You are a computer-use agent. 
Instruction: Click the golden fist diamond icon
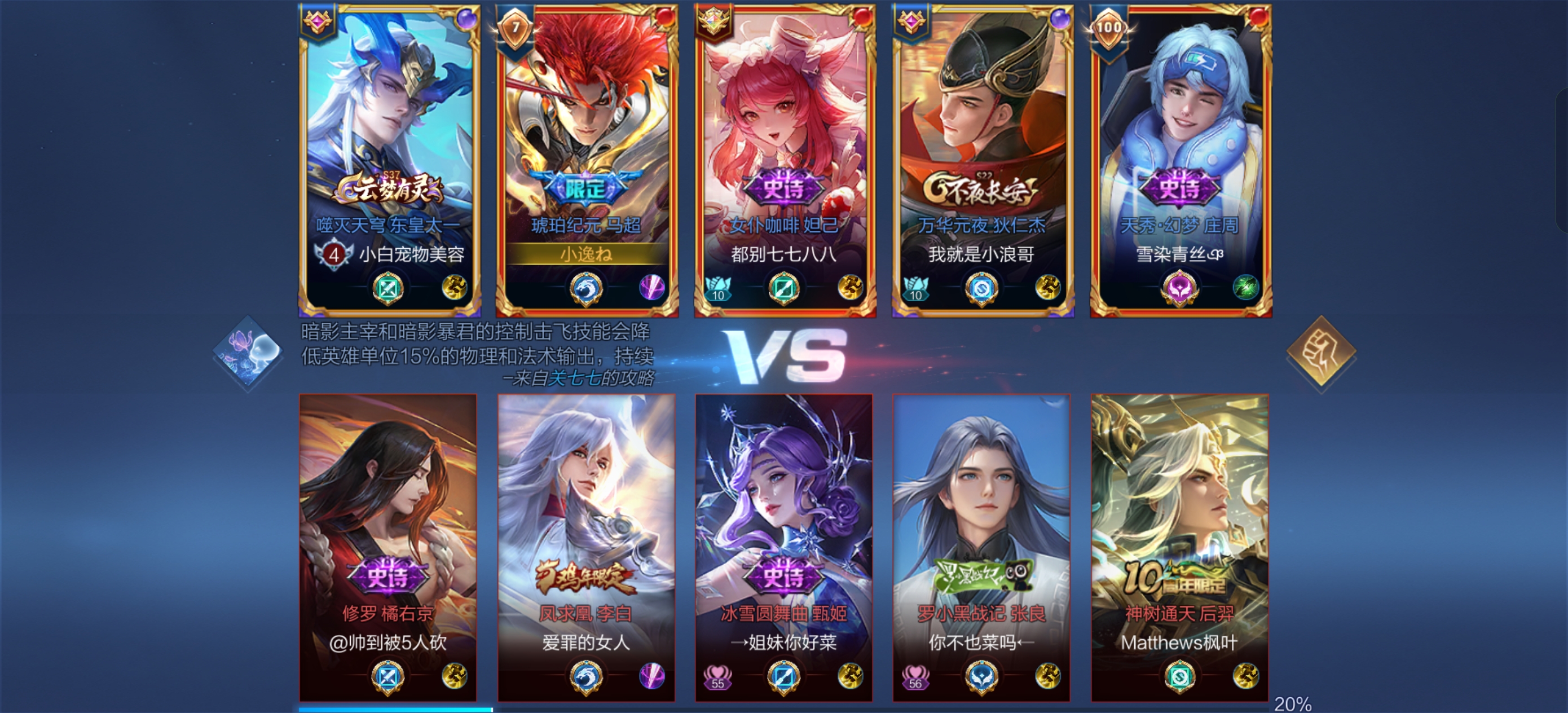click(x=1321, y=351)
